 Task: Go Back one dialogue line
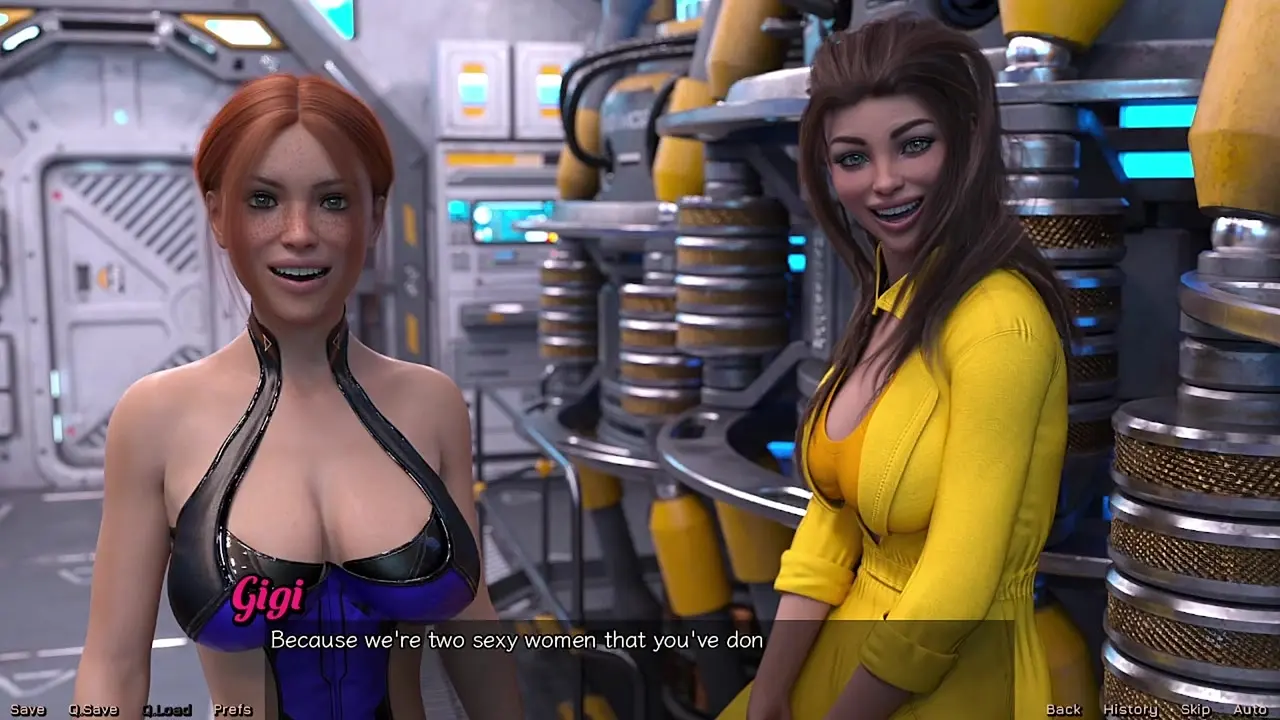click(x=1063, y=710)
